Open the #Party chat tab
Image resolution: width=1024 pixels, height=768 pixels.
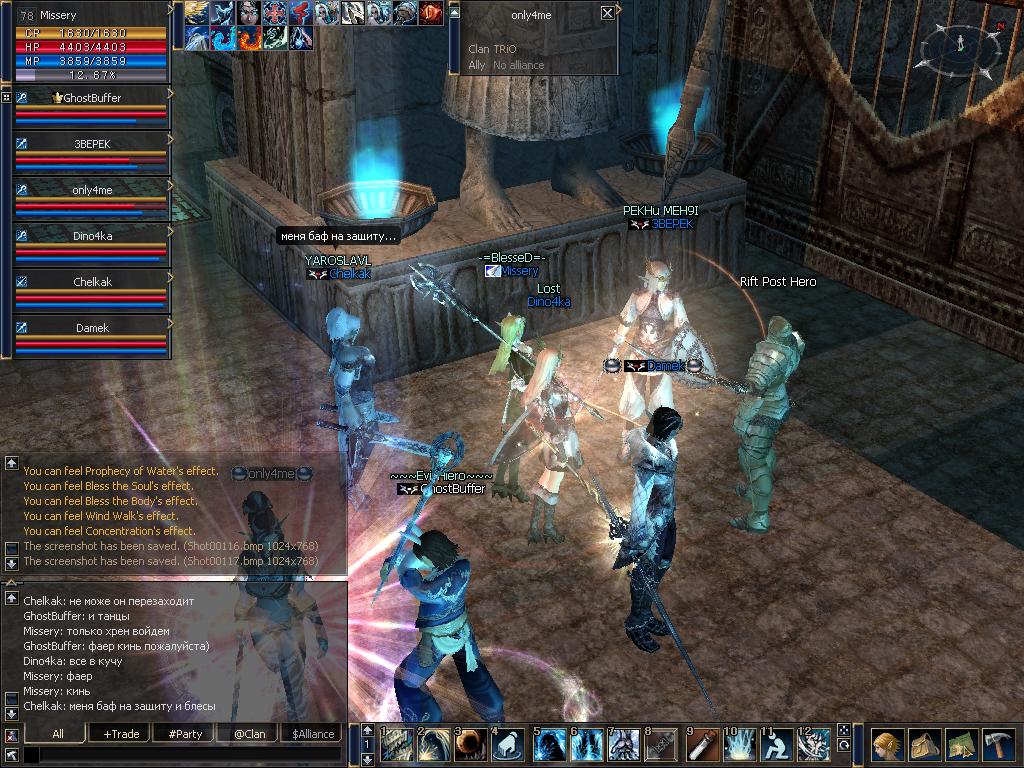185,734
